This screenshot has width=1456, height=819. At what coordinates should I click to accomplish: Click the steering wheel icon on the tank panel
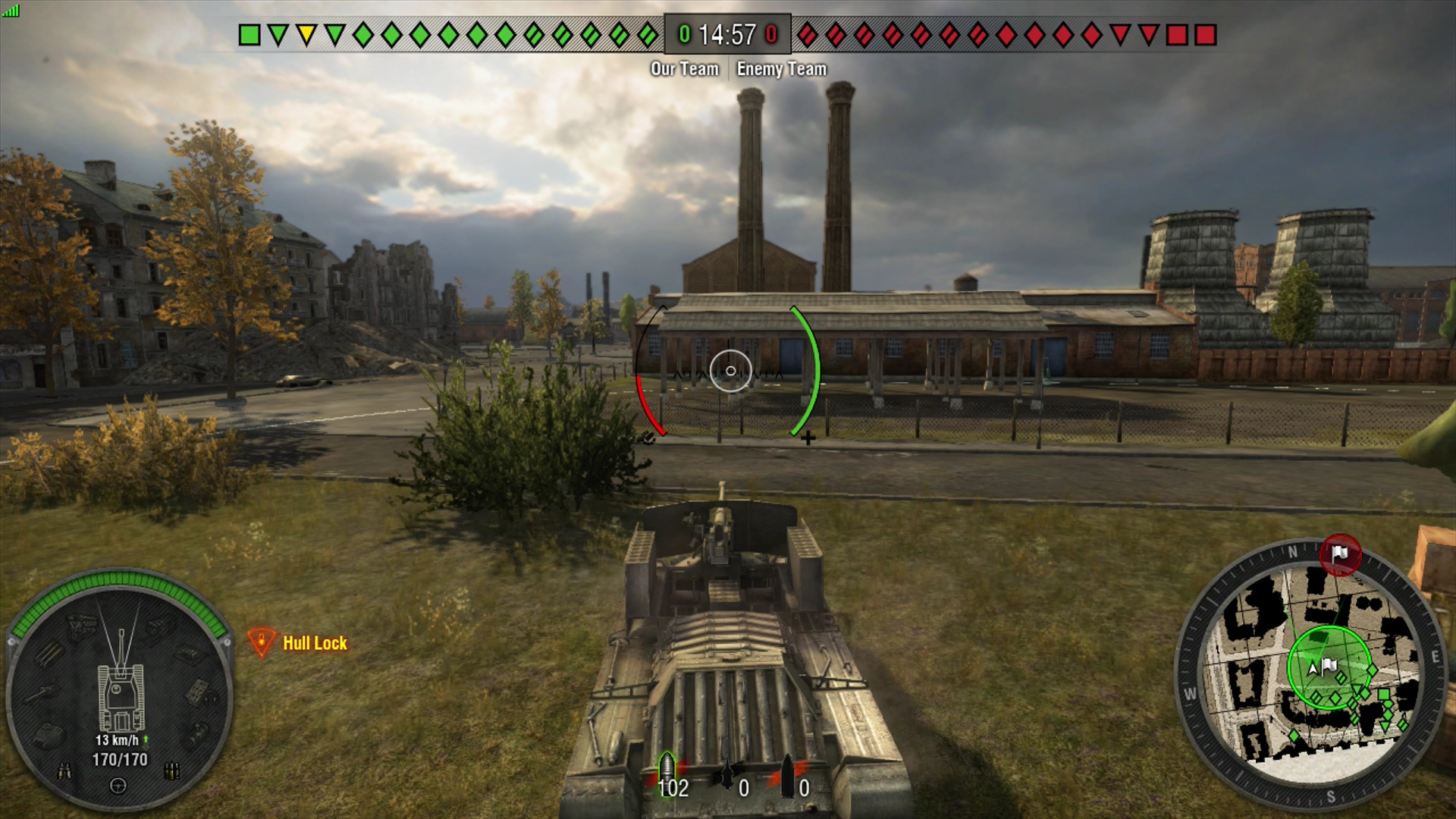point(118,786)
